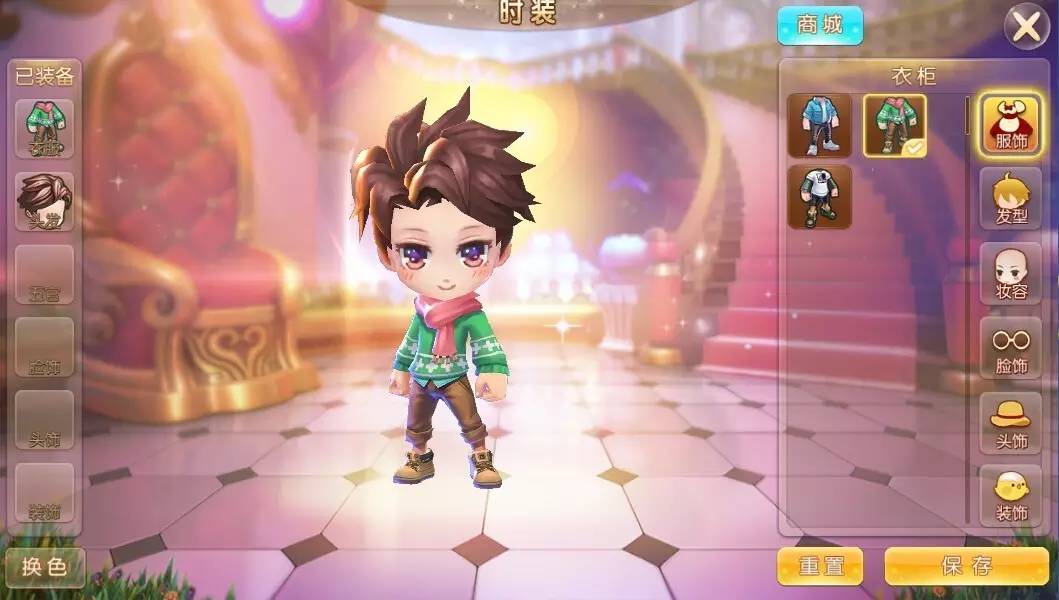Open the 妆容 makeup tab
Image resolution: width=1059 pixels, height=600 pixels.
[x=1010, y=274]
